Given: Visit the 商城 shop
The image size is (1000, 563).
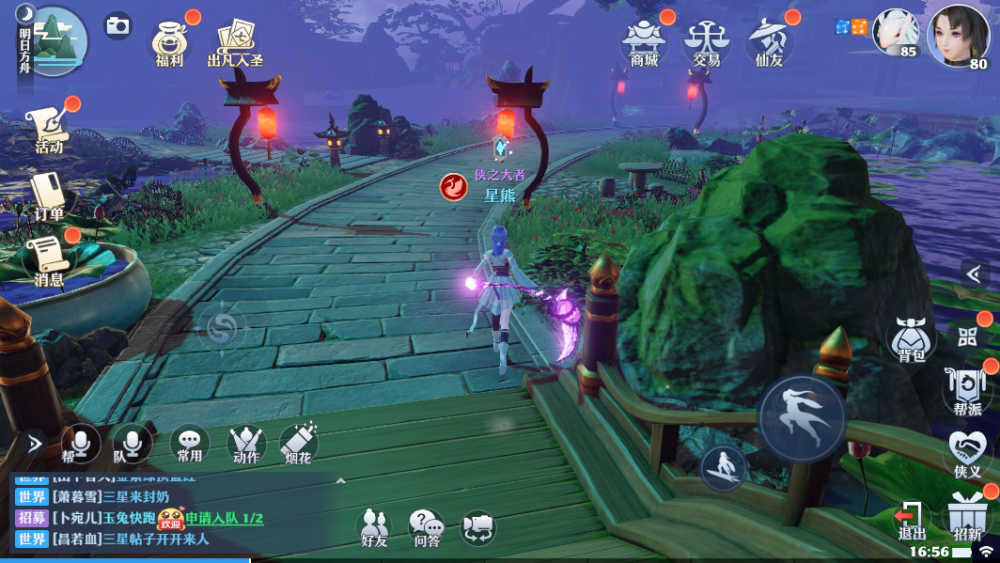Looking at the screenshot, I should [x=645, y=40].
